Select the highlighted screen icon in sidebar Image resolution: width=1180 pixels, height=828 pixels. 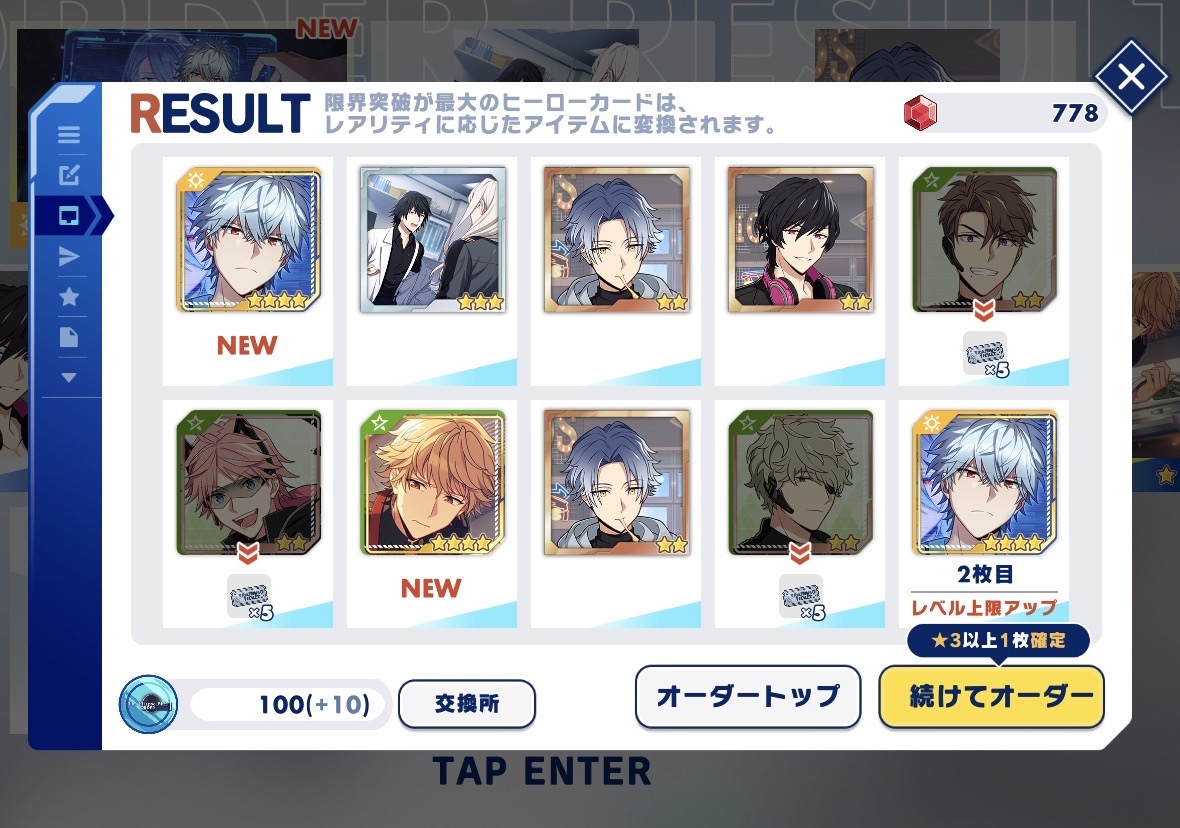click(x=69, y=216)
